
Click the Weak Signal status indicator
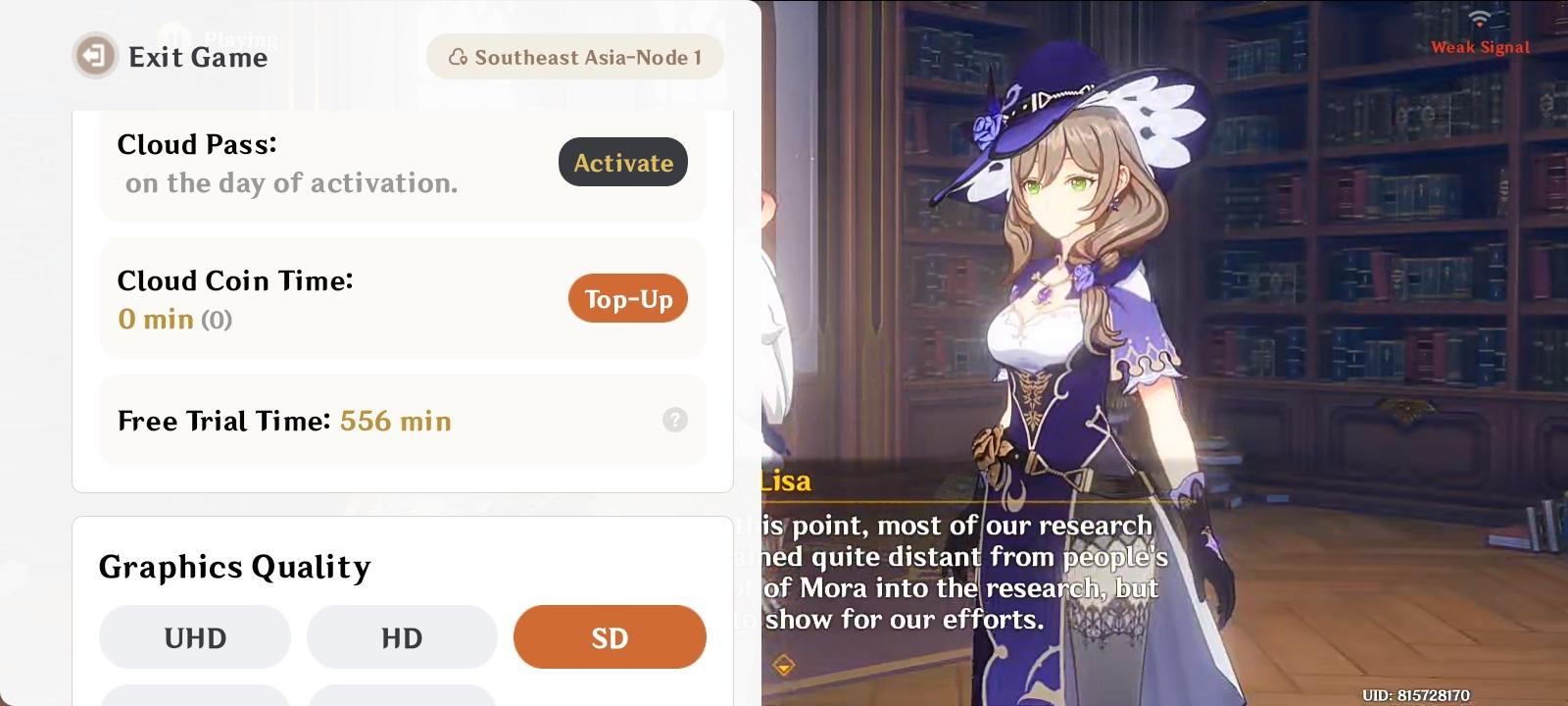(1480, 46)
